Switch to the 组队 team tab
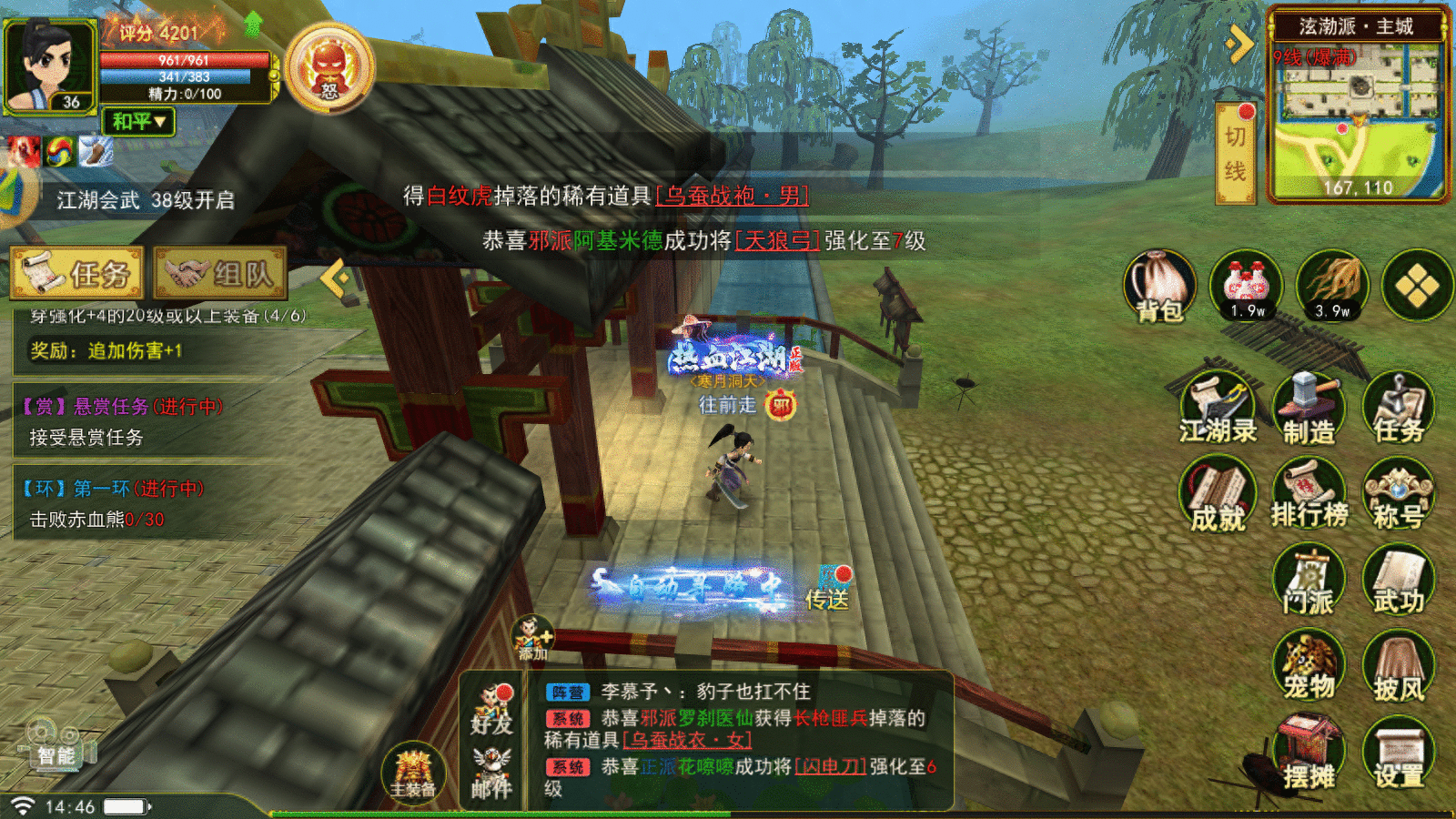This screenshot has height=819, width=1456. [x=220, y=273]
